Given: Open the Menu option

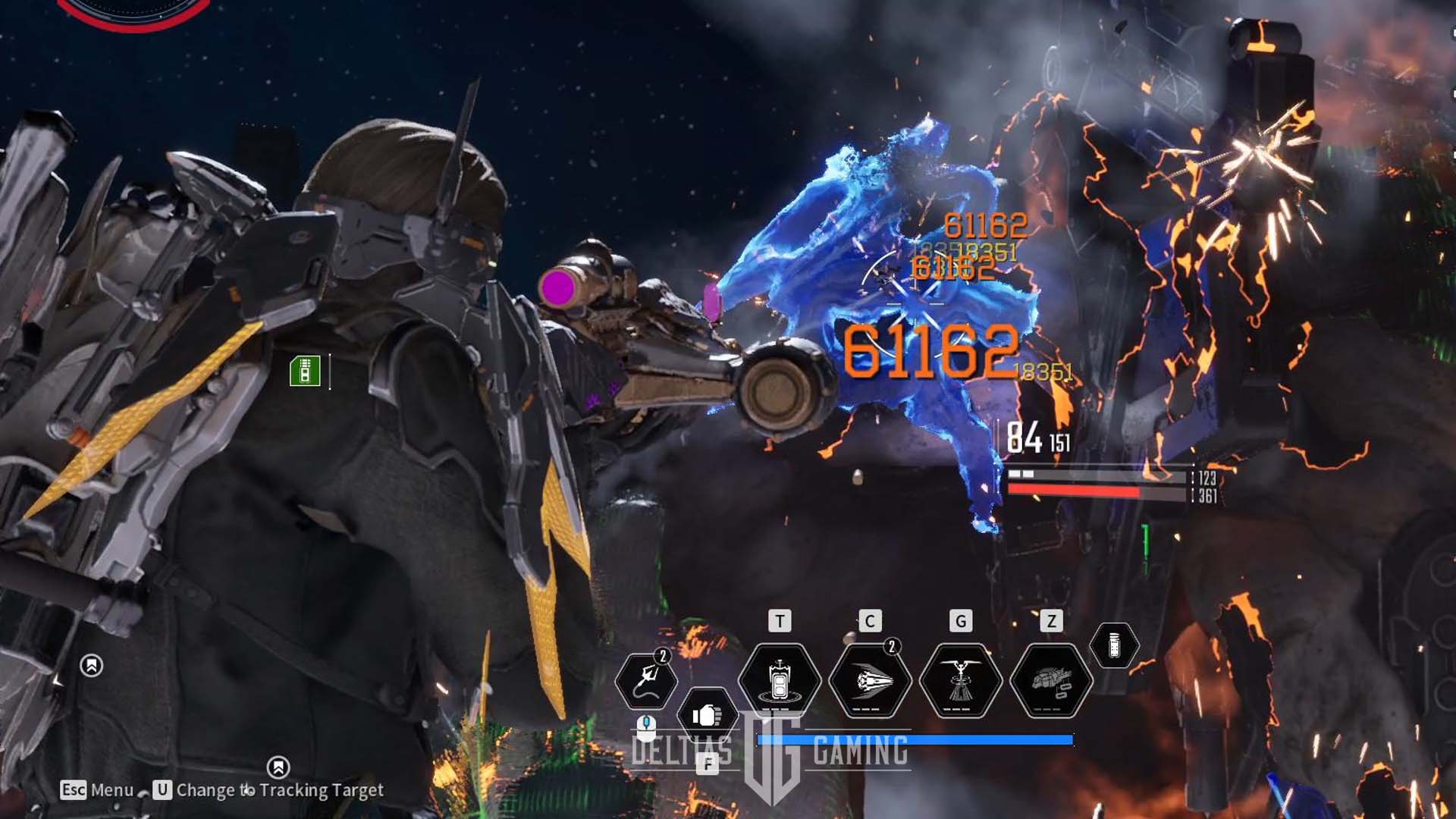Looking at the screenshot, I should tap(98, 790).
